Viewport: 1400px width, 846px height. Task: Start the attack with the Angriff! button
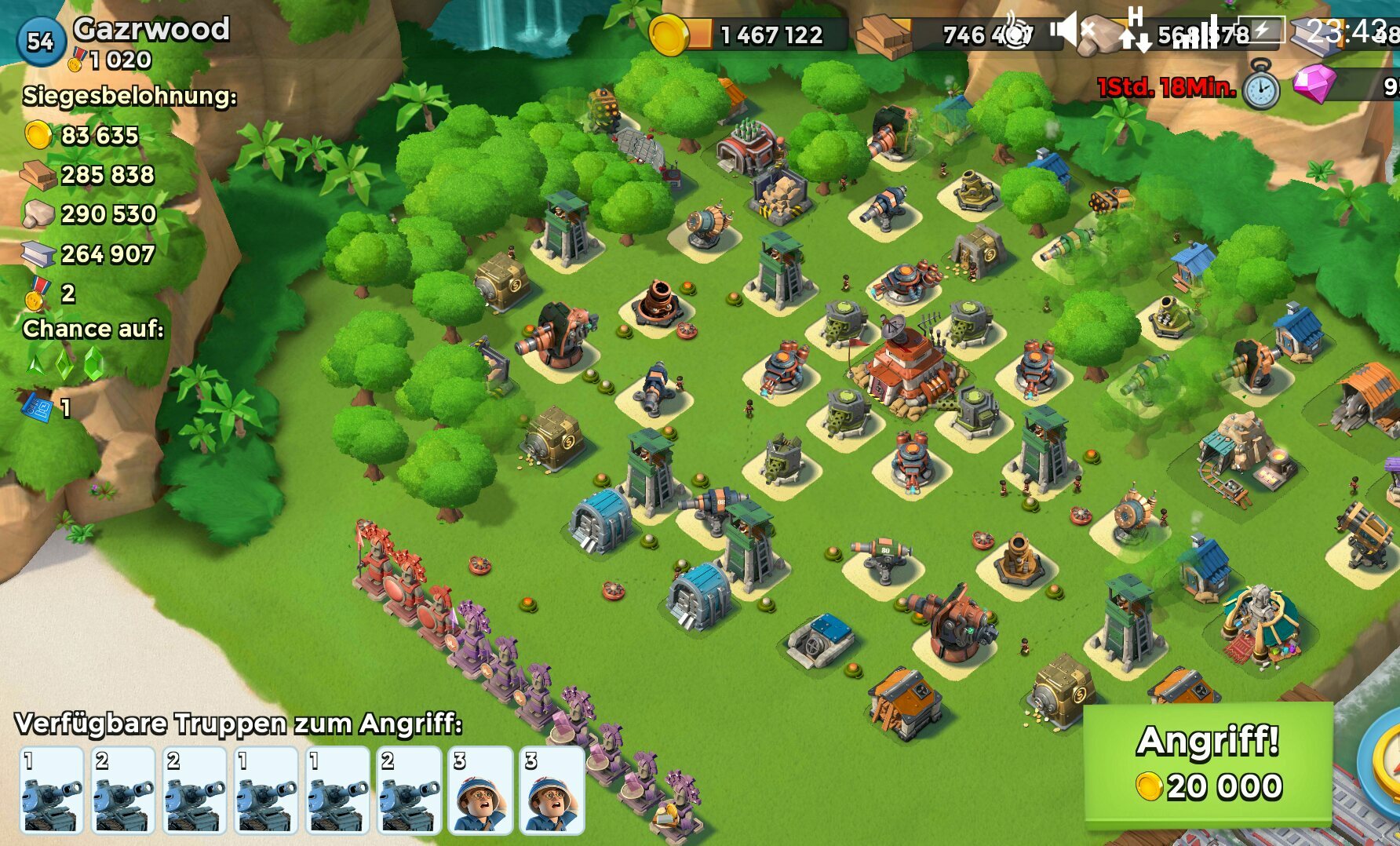1208,764
